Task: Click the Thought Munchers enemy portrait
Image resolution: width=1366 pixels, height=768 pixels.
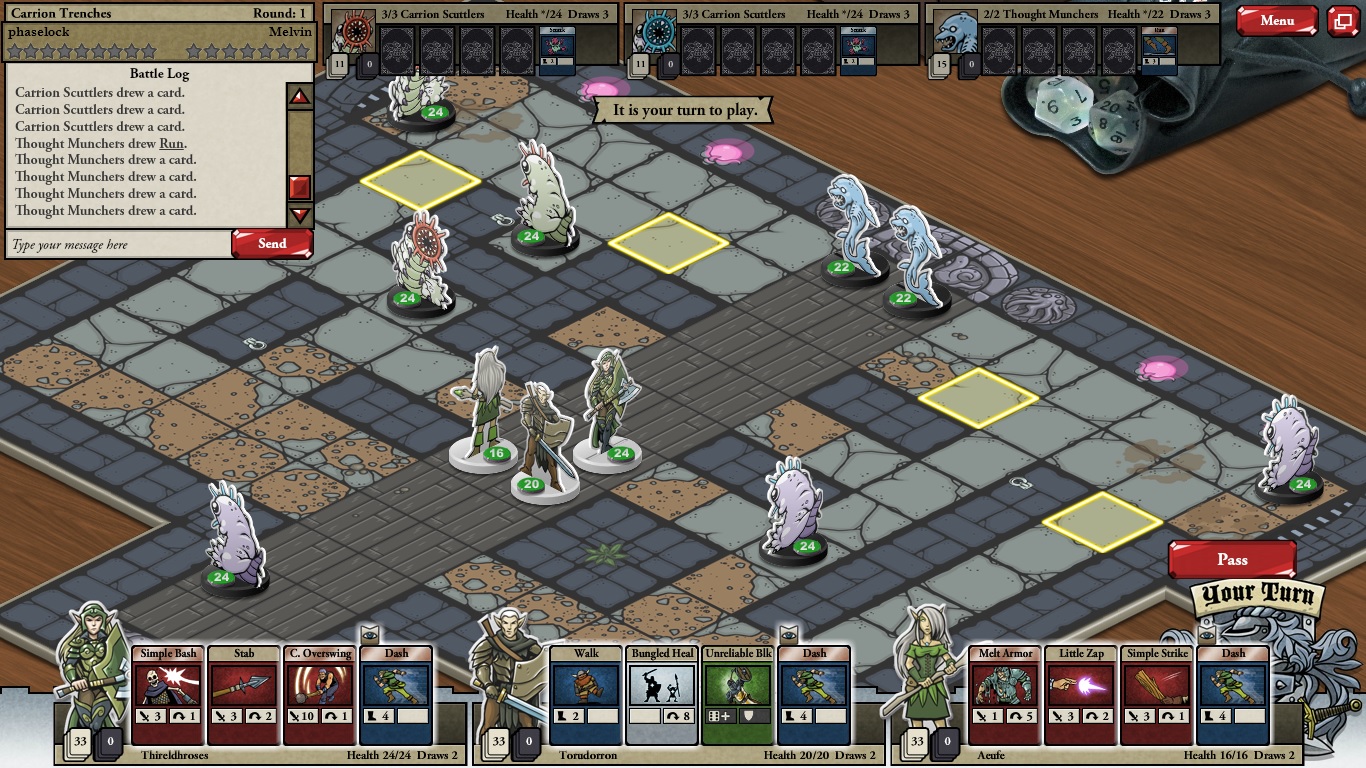Action: (x=953, y=38)
